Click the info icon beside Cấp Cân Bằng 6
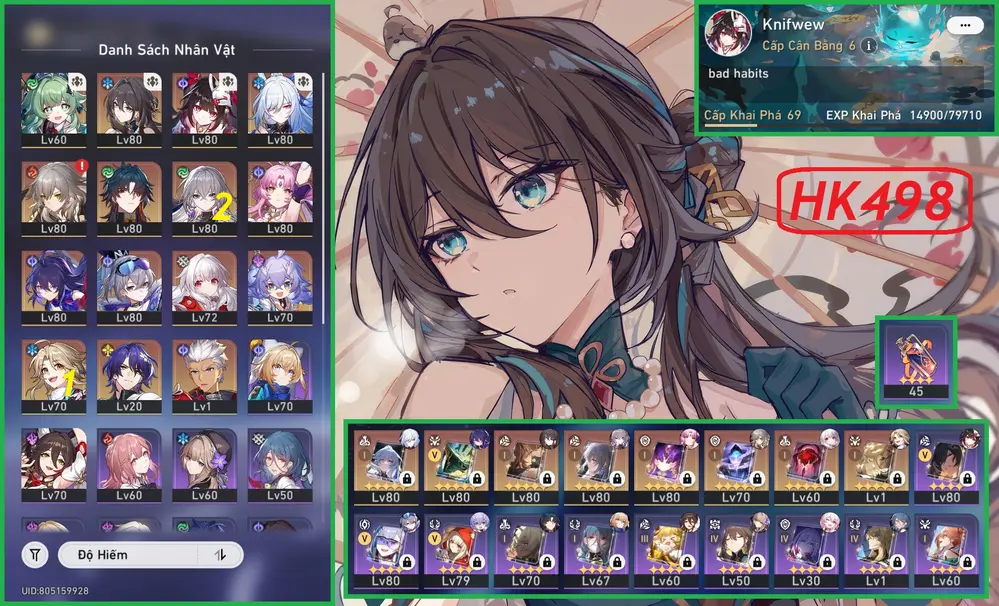Image resolution: width=999 pixels, height=606 pixels. (869, 46)
